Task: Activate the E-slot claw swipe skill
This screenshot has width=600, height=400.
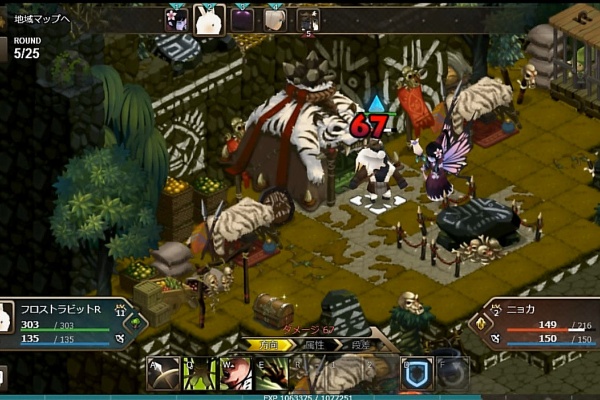Action: [272, 373]
